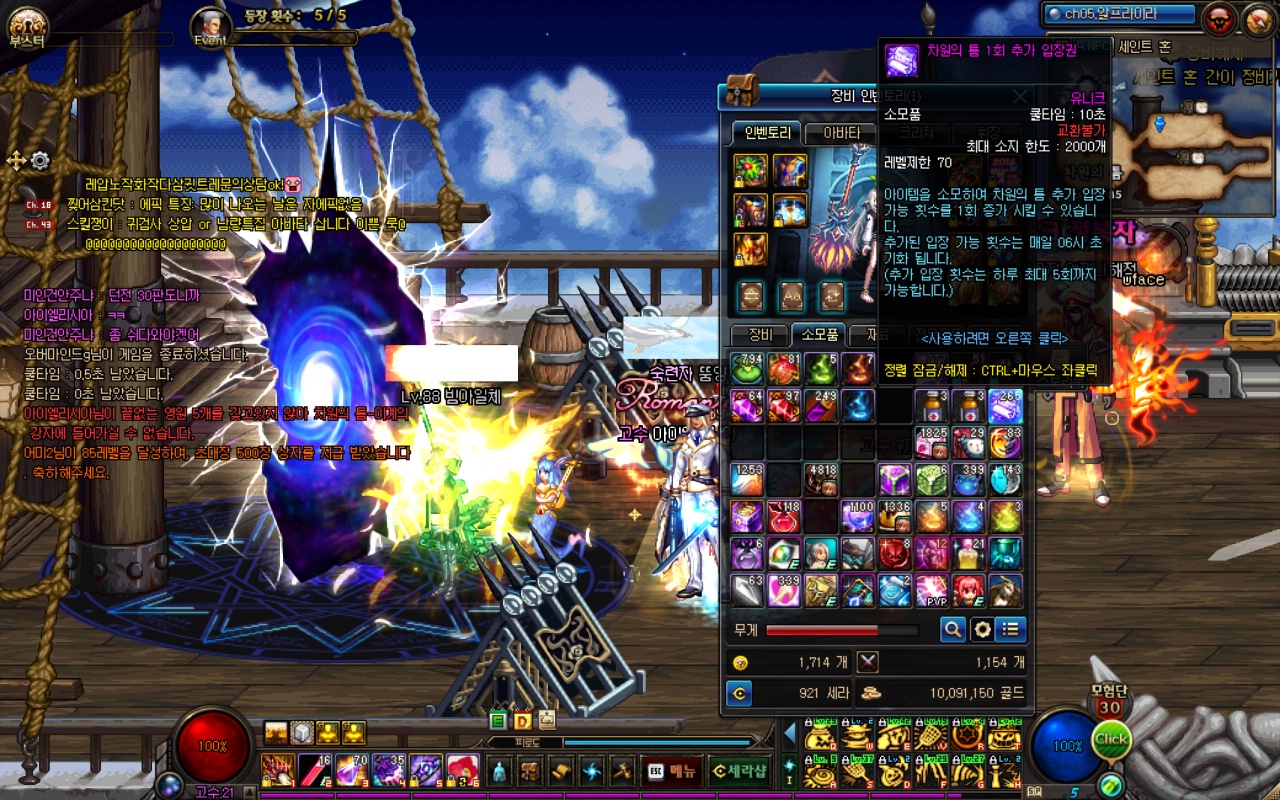Open inventory settings gear button
The width and height of the screenshot is (1280, 800).
[982, 629]
